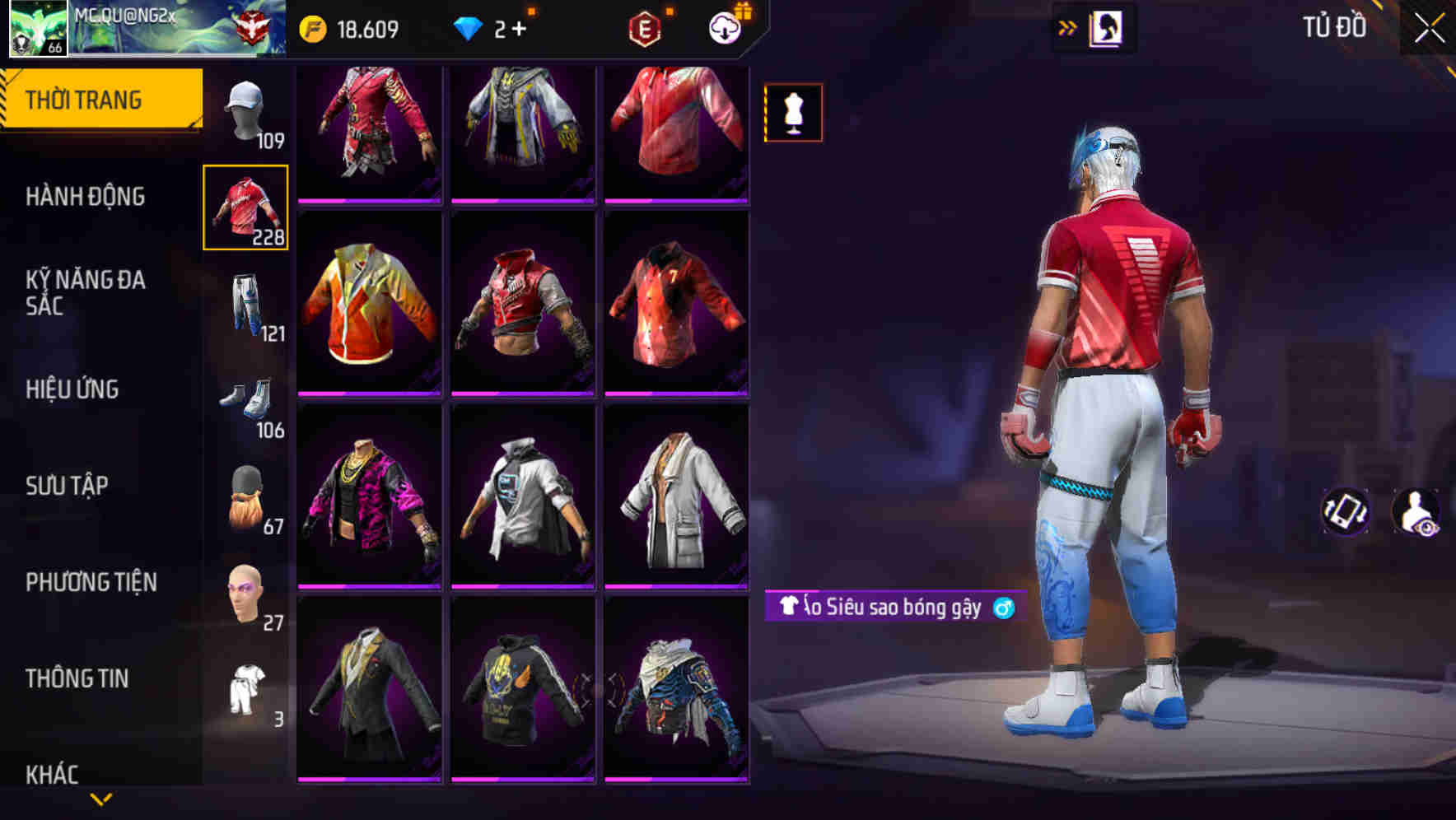Switch to the HIỆU ỨNG tab
This screenshot has height=820, width=1456.
click(x=74, y=389)
